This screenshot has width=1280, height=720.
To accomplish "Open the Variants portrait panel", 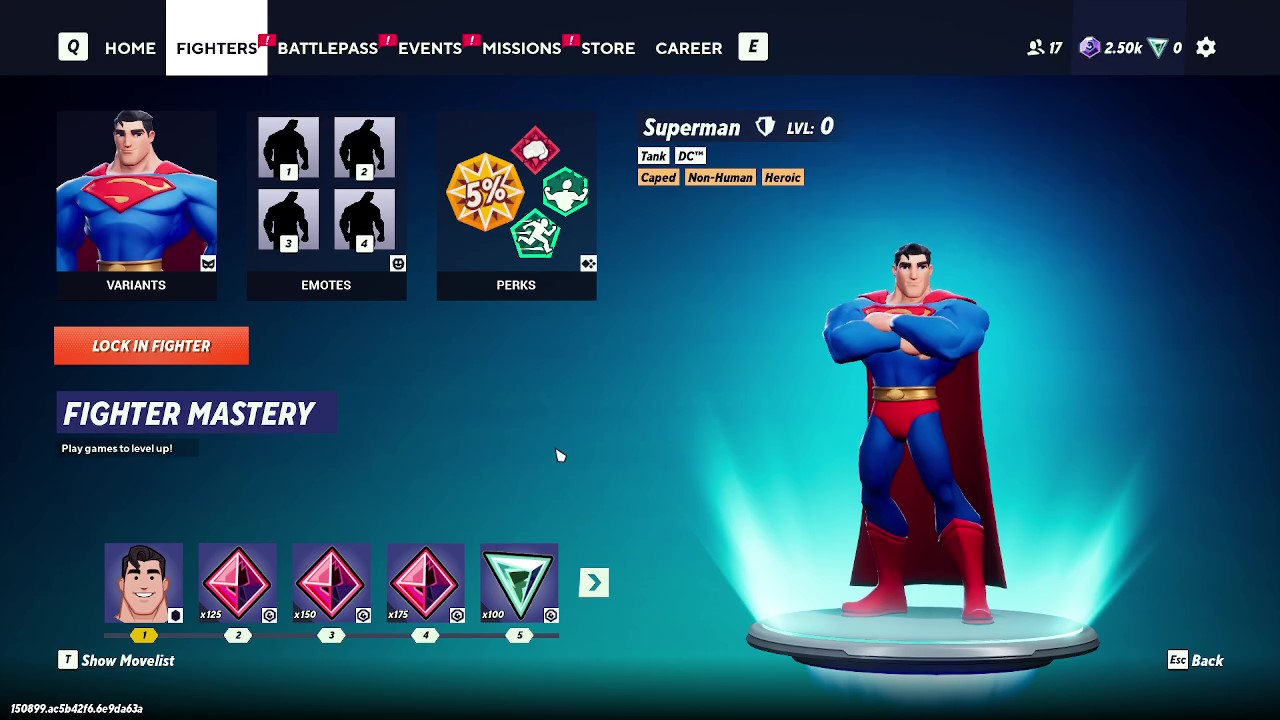I will click(x=136, y=192).
